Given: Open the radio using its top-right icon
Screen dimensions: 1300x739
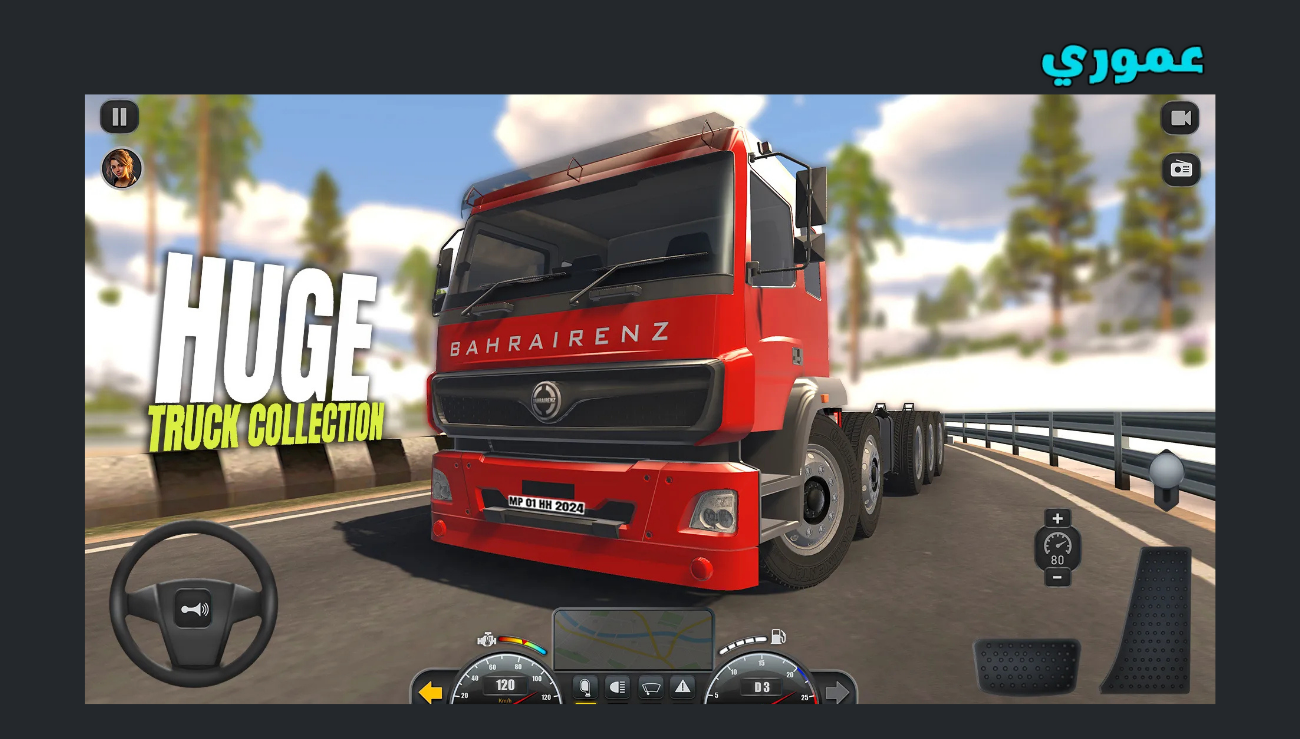Looking at the screenshot, I should tap(1179, 168).
